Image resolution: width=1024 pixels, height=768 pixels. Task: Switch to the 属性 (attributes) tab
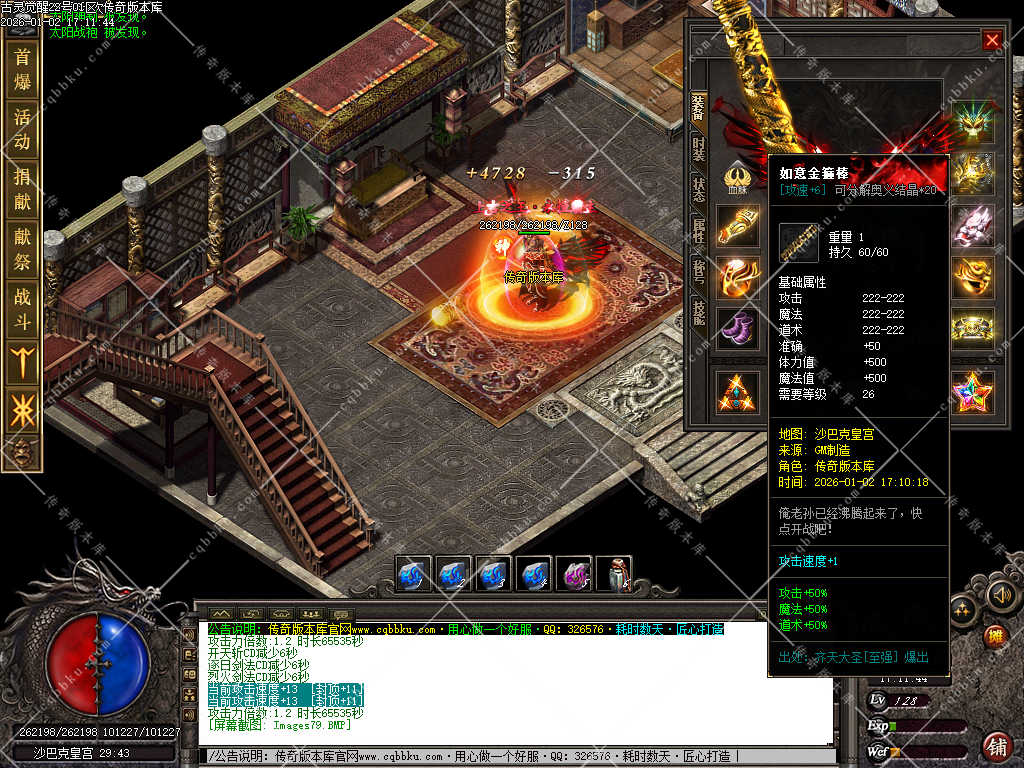(698, 232)
